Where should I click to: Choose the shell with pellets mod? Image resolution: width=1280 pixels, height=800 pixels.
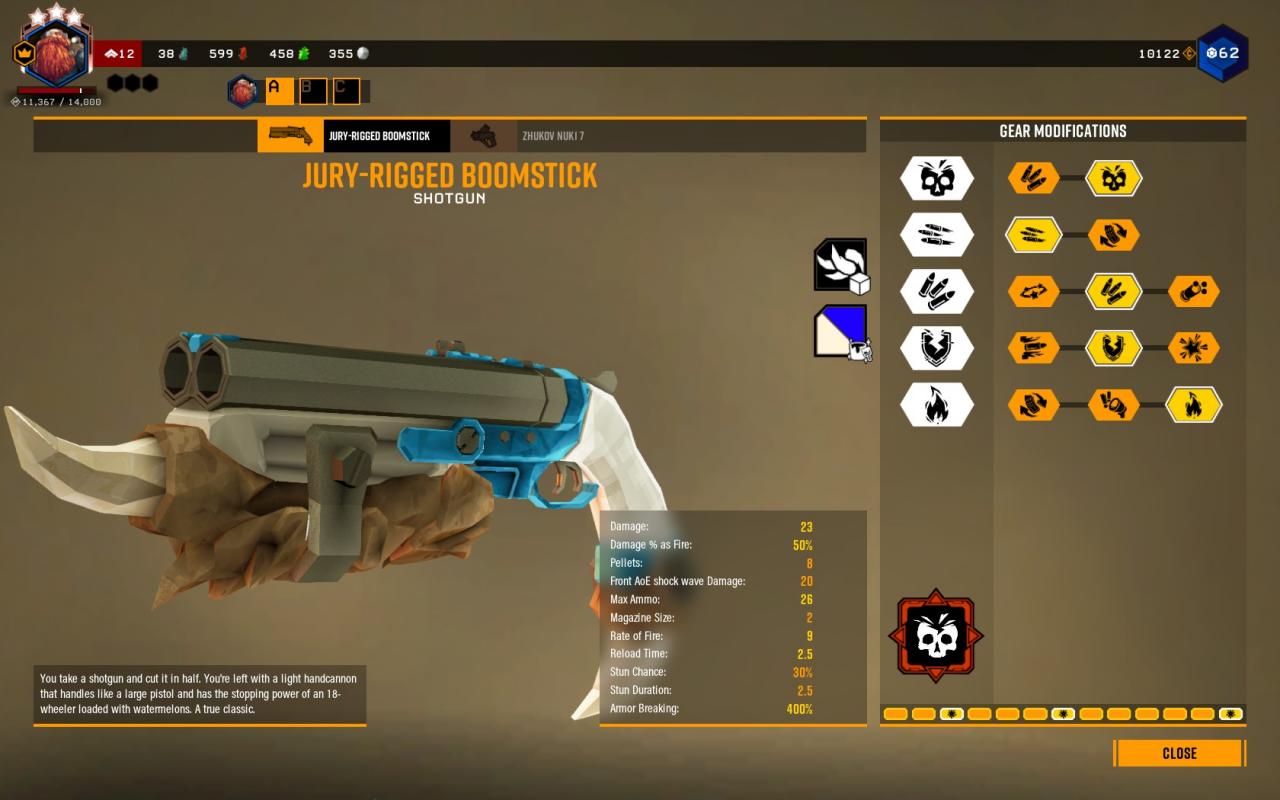(1194, 292)
